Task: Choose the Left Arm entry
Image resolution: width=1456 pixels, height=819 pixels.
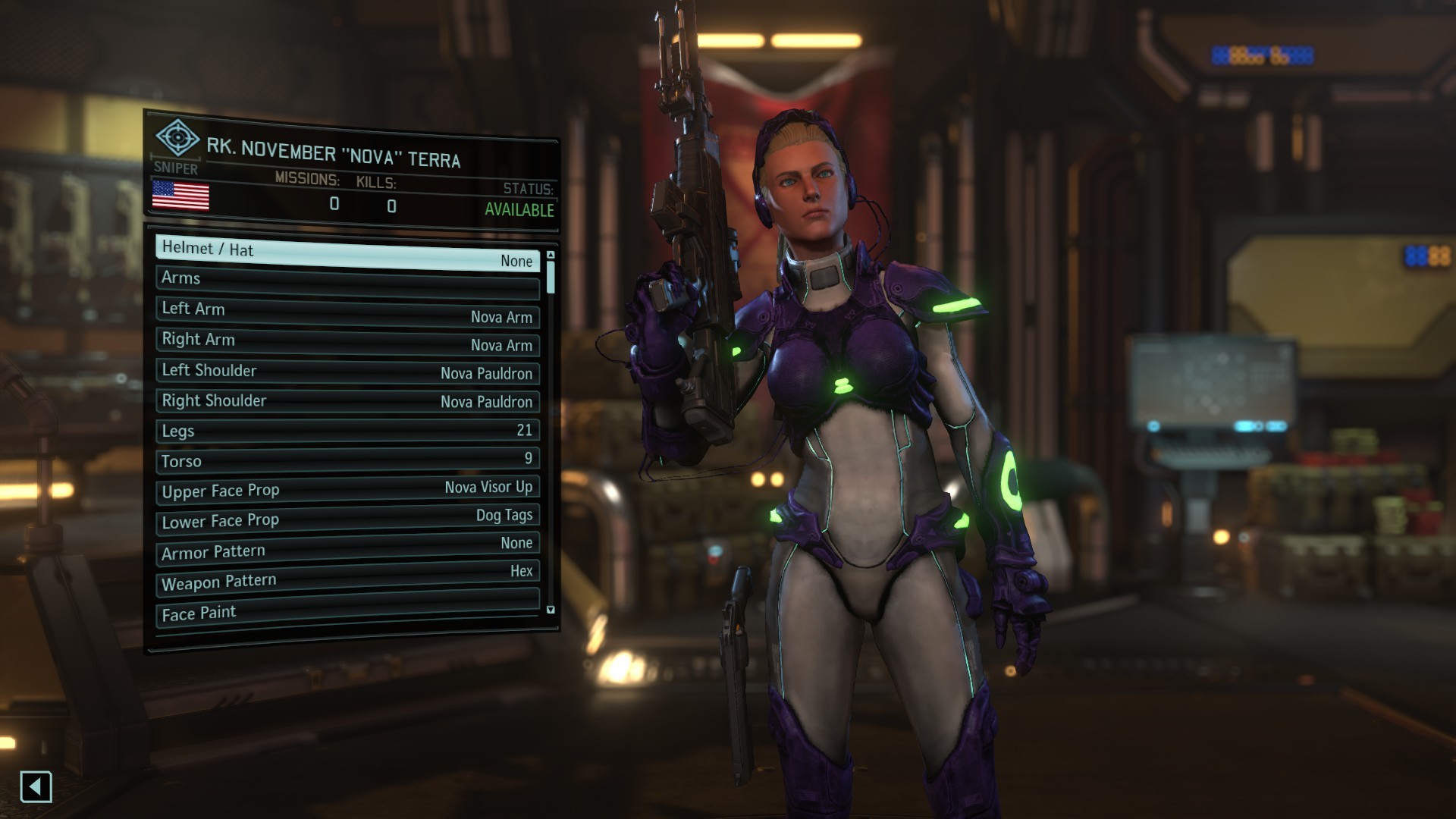Action: coord(347,312)
